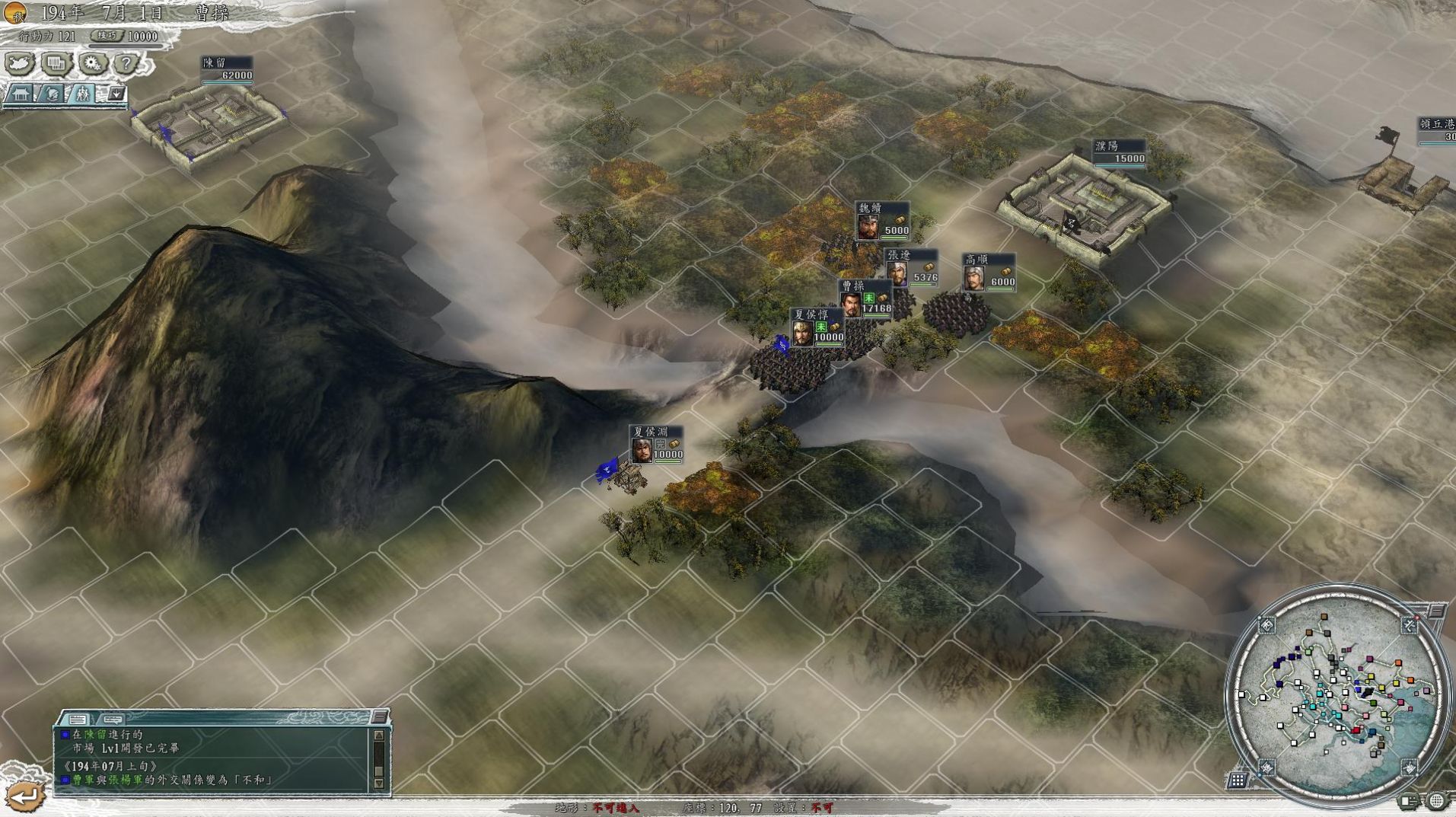
Task: Open the question mark help button
Action: [127, 63]
